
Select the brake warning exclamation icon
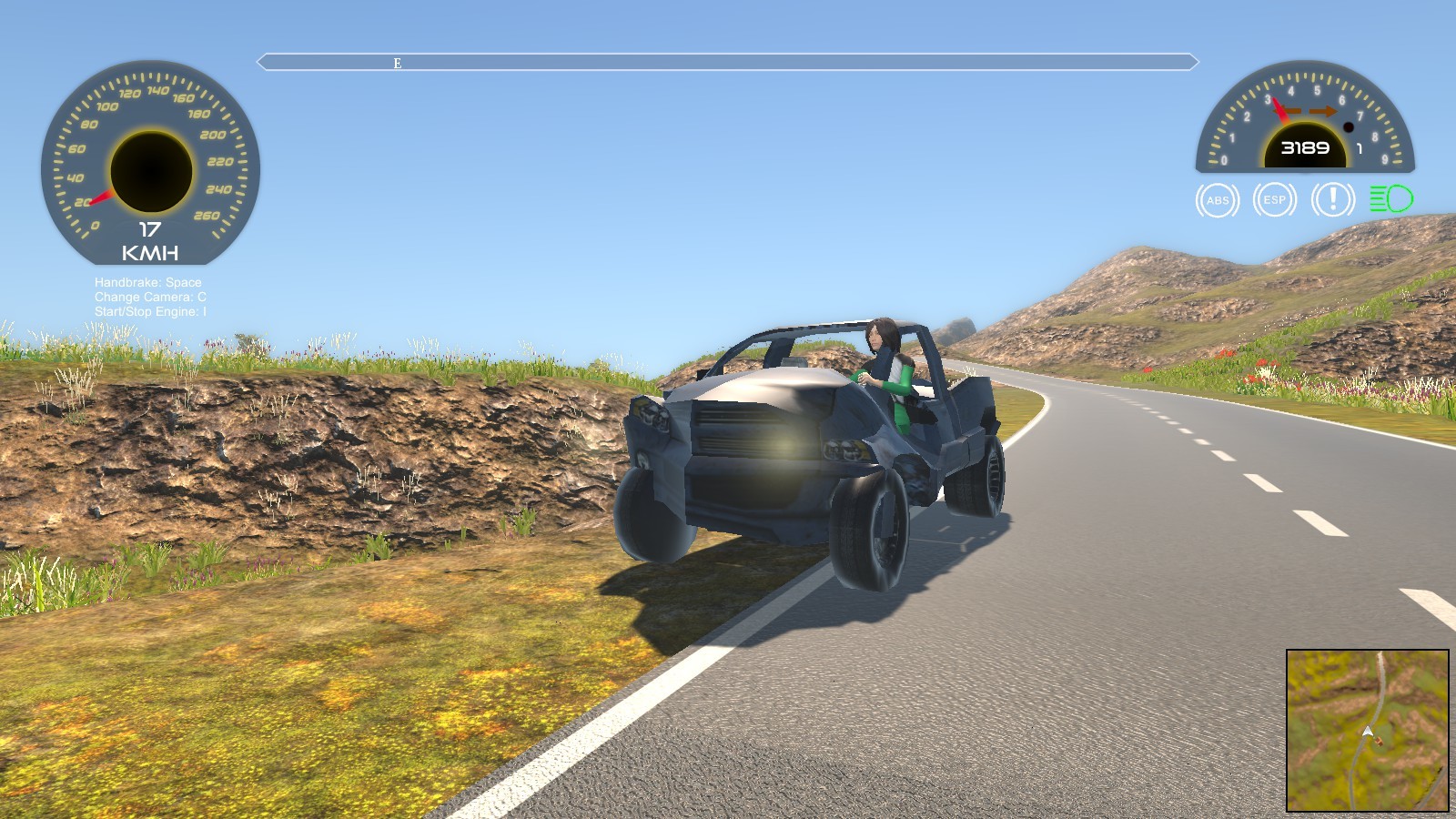pyautogui.click(x=1330, y=201)
